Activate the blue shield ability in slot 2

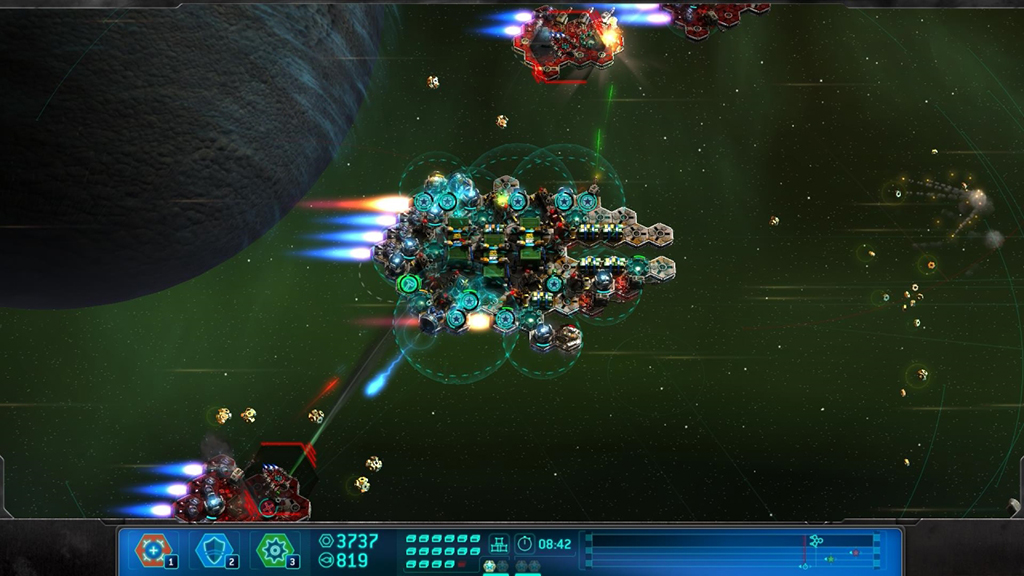tap(214, 549)
